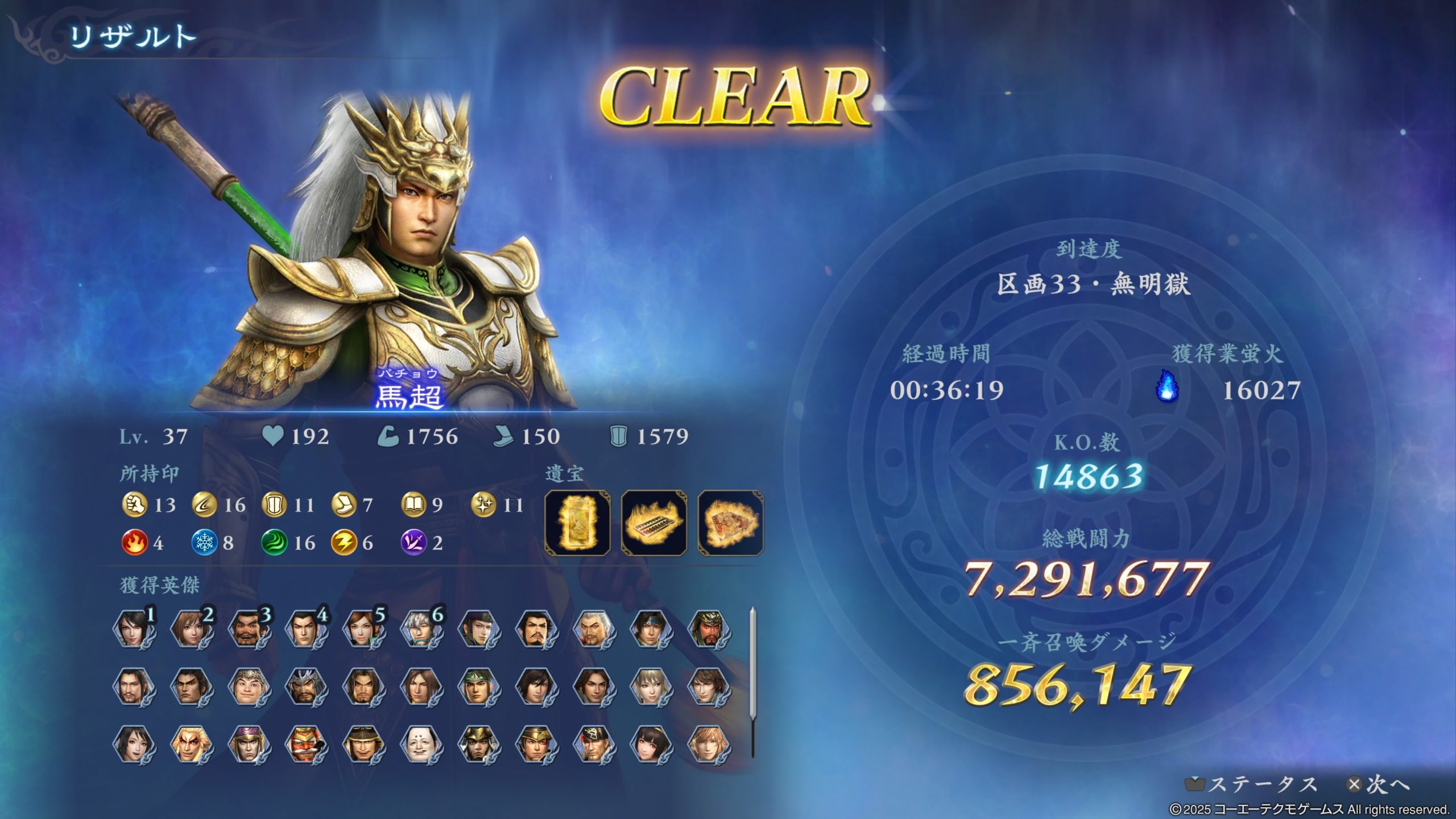Open the ステータス status screen

[1252, 785]
